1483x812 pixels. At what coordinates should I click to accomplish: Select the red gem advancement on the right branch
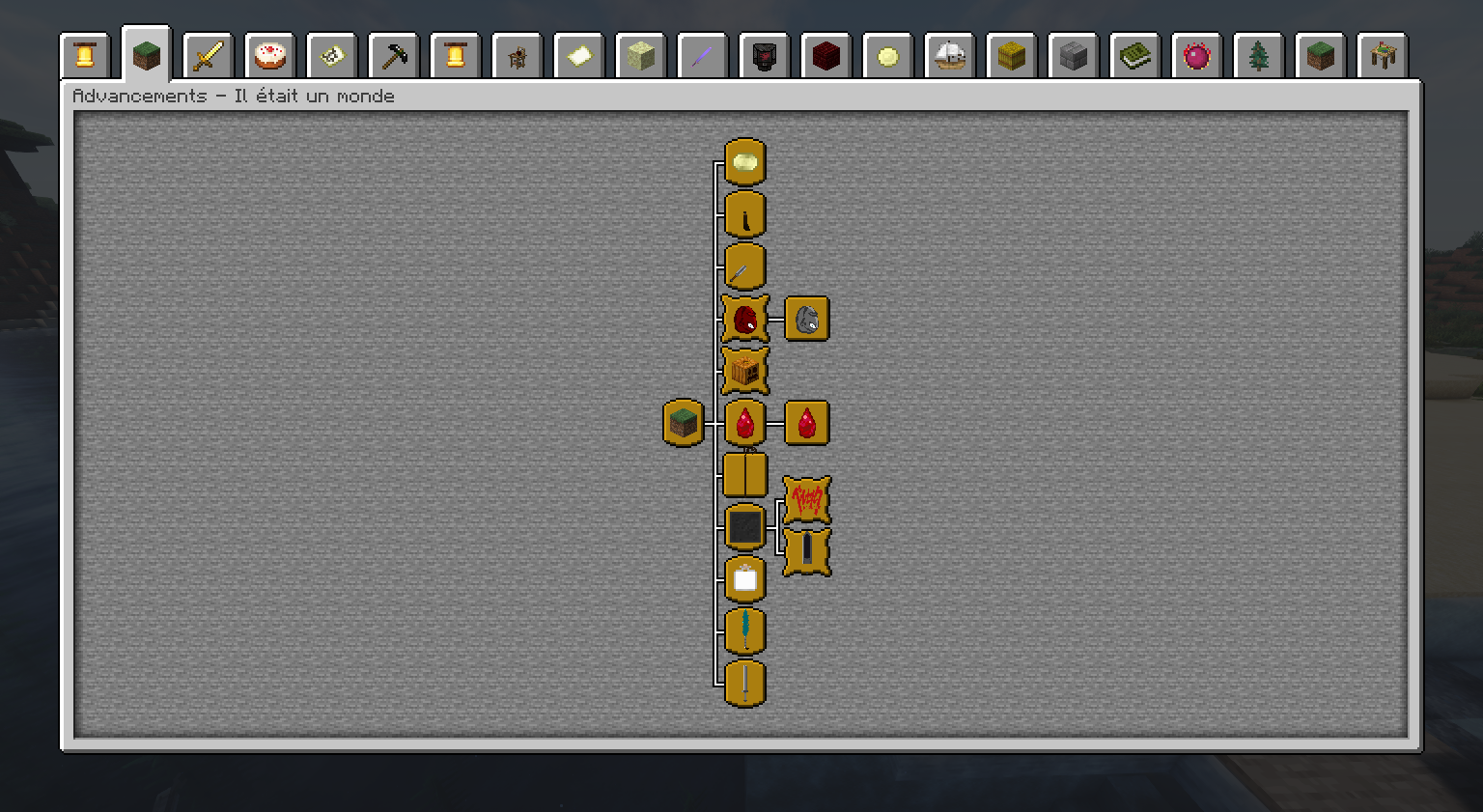806,422
